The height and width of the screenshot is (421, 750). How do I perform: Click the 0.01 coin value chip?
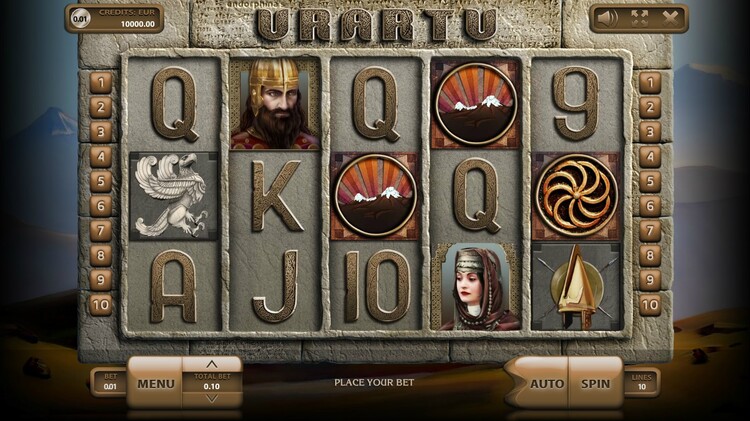(81, 18)
